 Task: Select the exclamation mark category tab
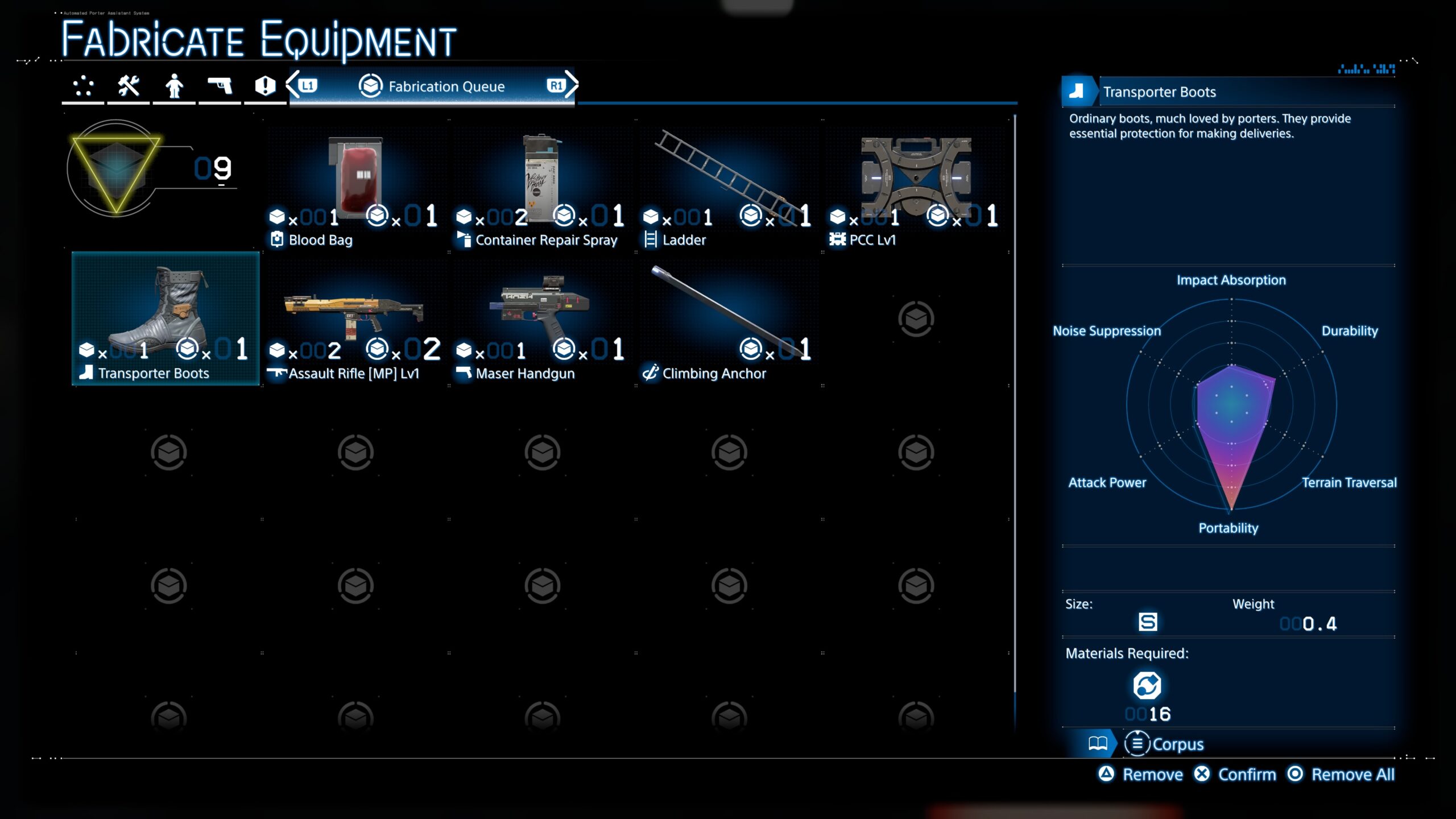click(x=265, y=86)
